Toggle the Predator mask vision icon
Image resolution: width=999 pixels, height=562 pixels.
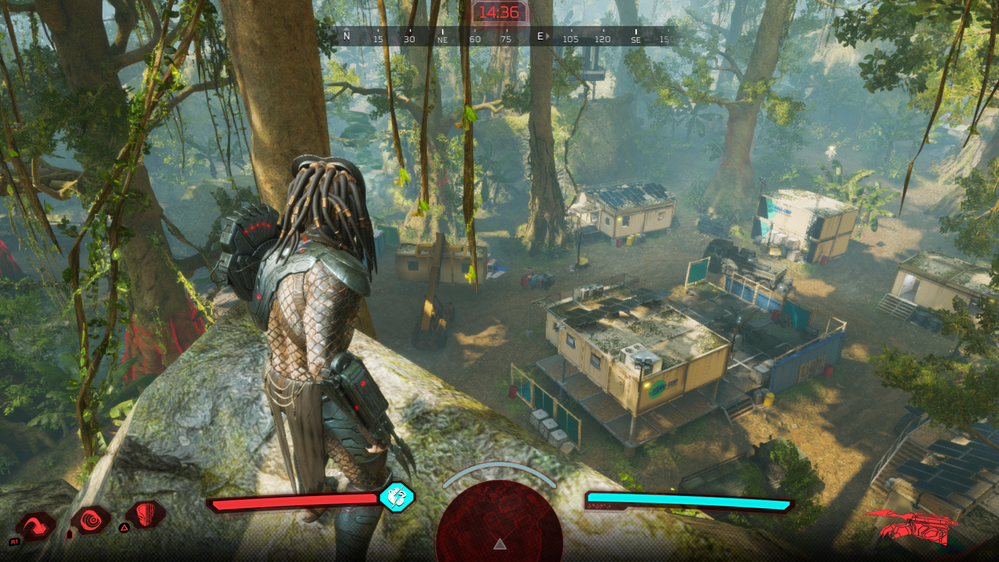(148, 516)
